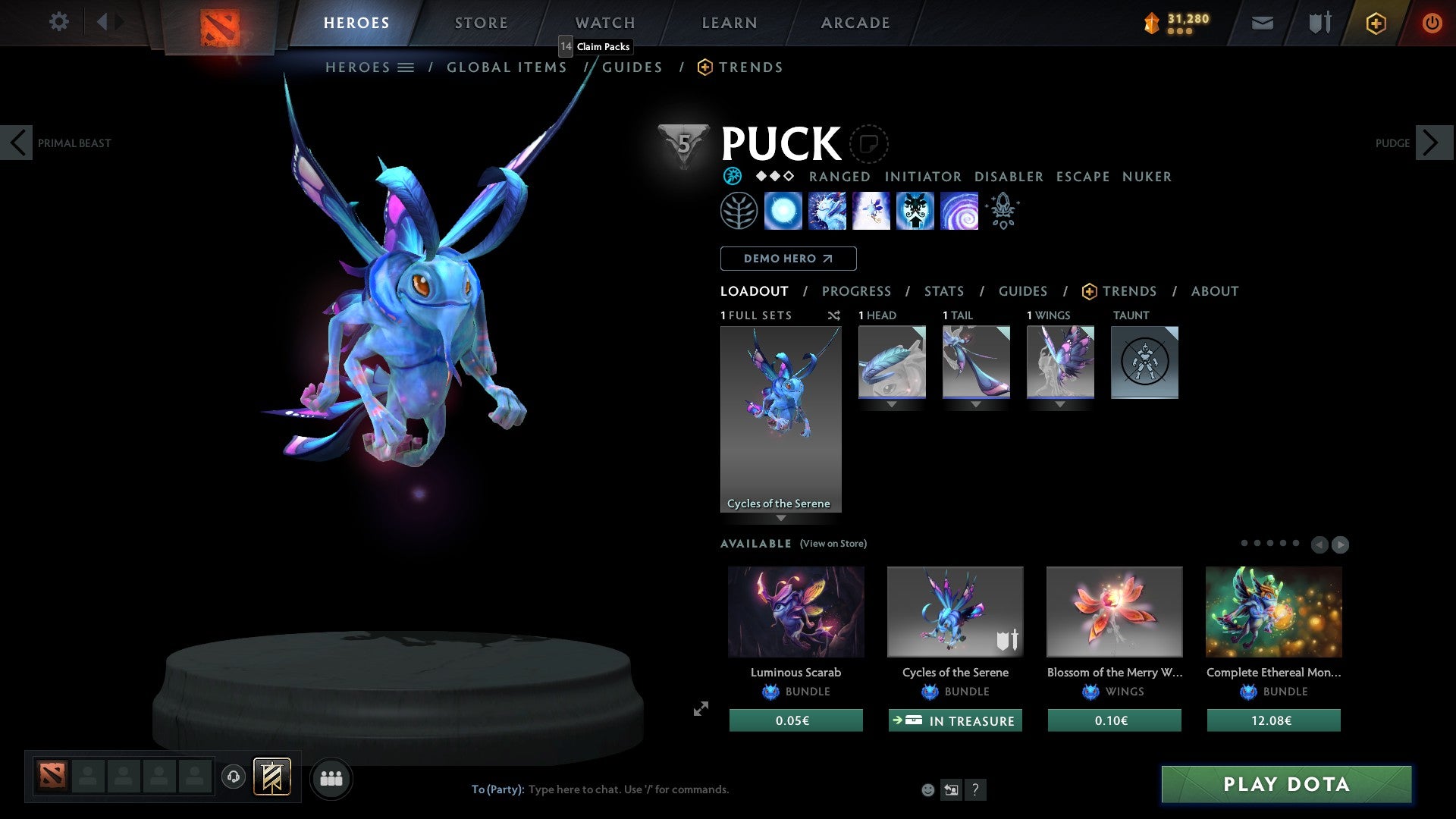Click the battle pass banner icon near party slots
Screen dimensions: 1456x819
click(271, 777)
